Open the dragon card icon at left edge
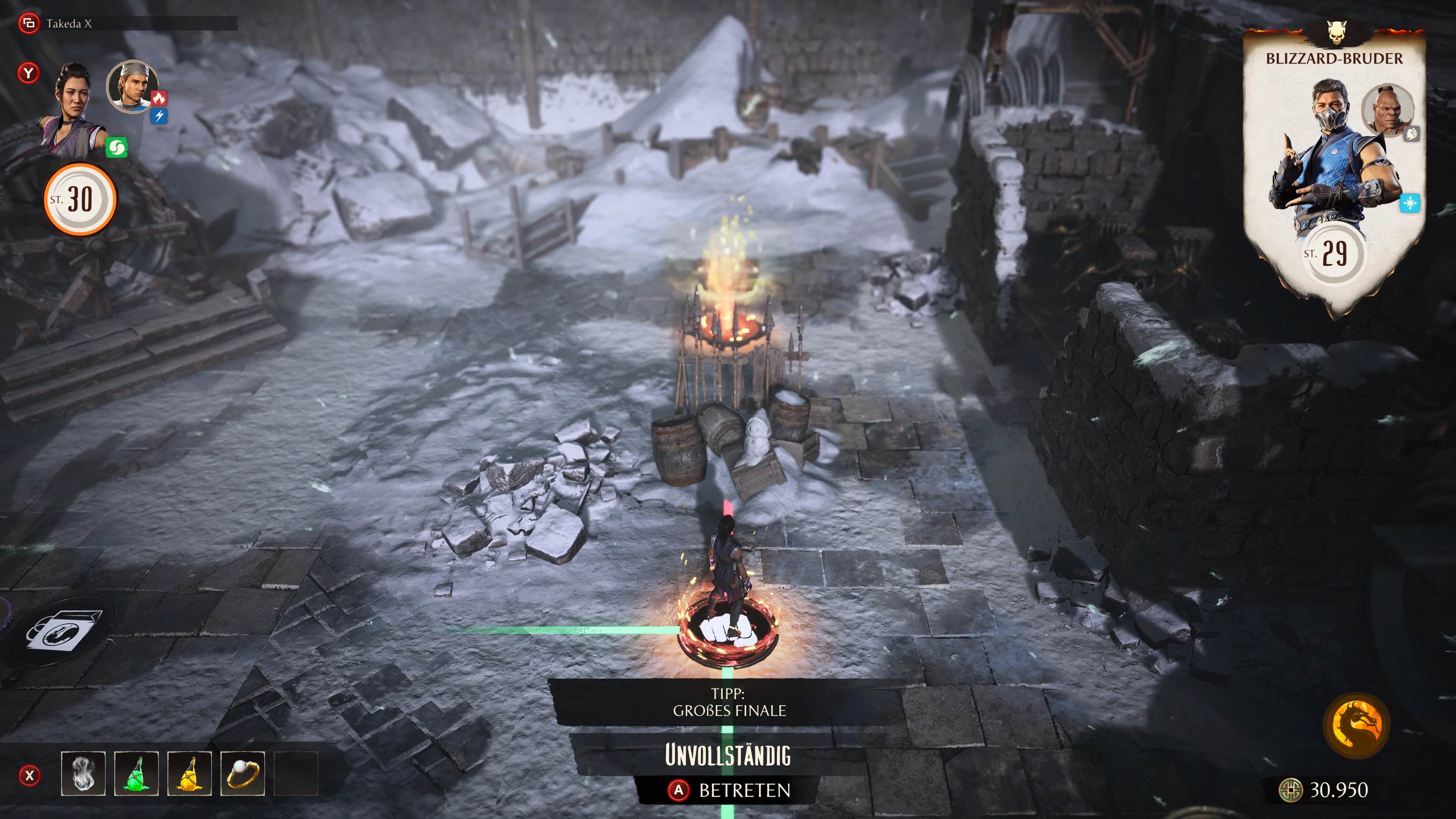 (x=63, y=631)
